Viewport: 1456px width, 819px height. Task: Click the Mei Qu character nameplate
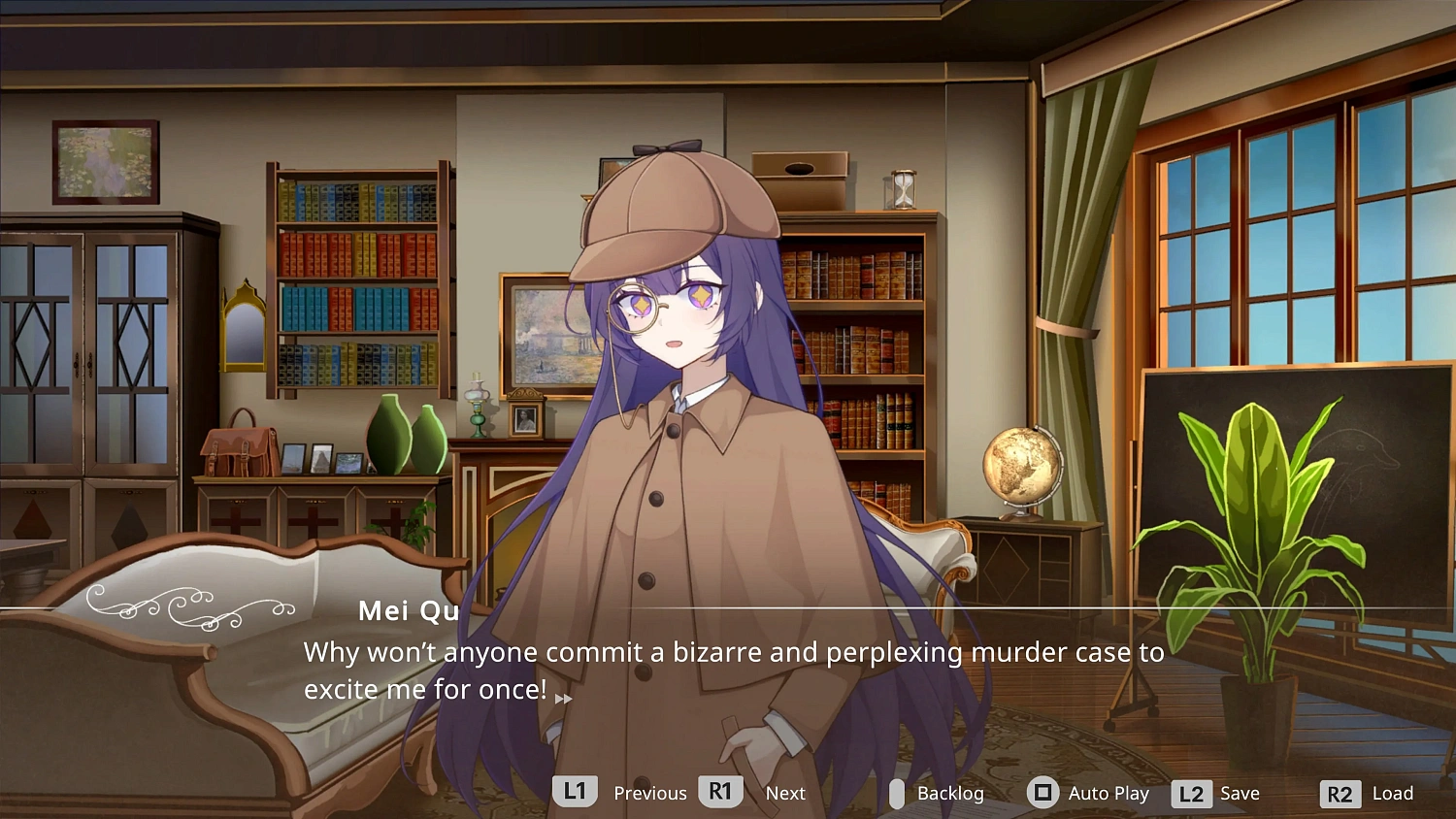pos(408,610)
